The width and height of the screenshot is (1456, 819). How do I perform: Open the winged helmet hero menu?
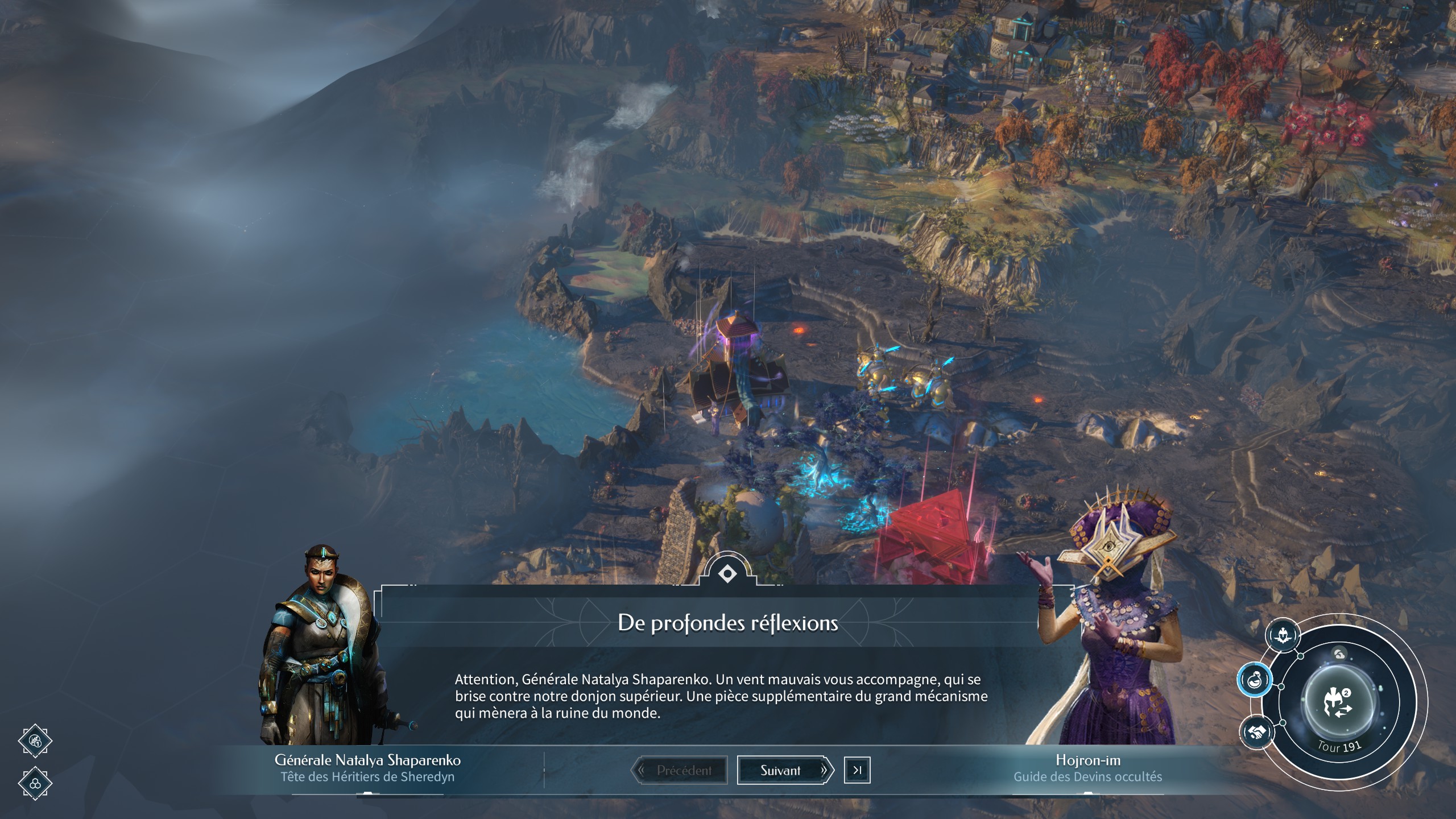coord(1283,635)
